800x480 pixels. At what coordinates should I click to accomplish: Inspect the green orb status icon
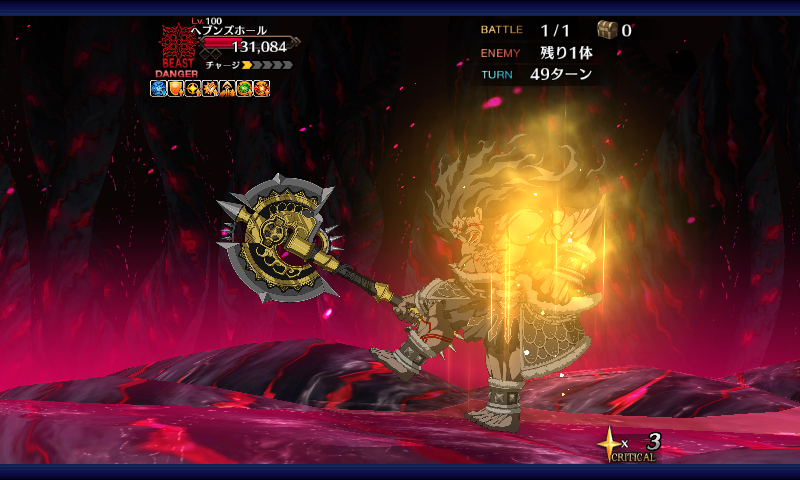[x=245, y=88]
